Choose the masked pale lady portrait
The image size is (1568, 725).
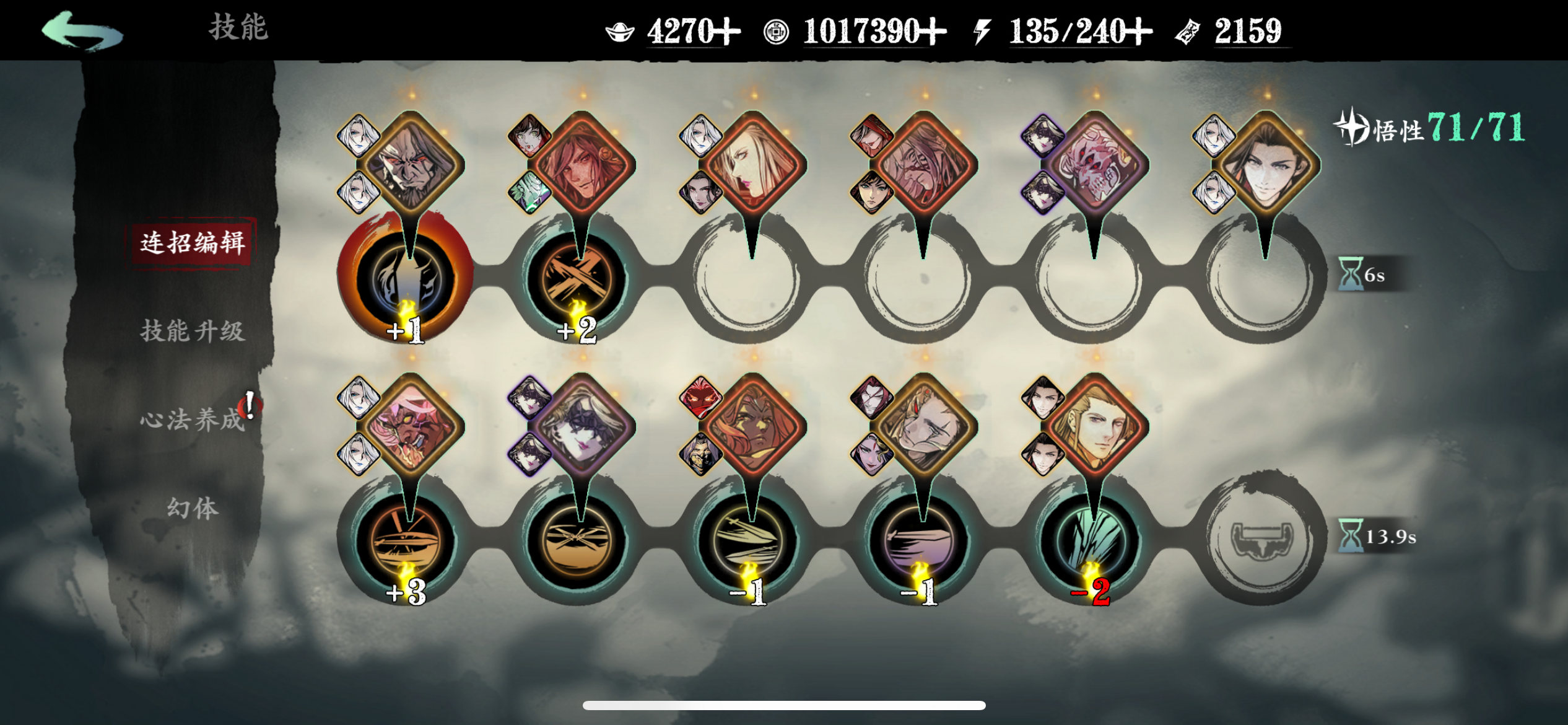582,425
